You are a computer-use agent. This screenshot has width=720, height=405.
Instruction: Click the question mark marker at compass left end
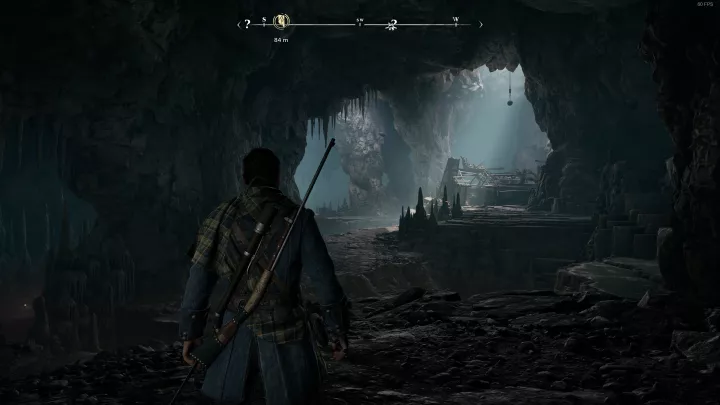pyautogui.click(x=247, y=24)
